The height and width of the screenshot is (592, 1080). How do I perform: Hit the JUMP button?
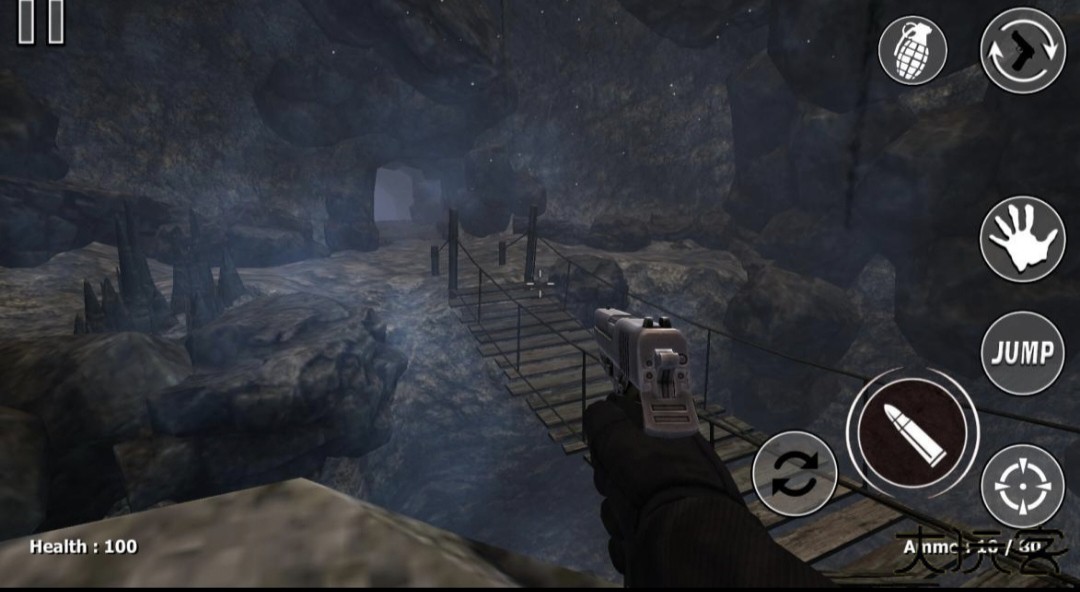(1022, 352)
